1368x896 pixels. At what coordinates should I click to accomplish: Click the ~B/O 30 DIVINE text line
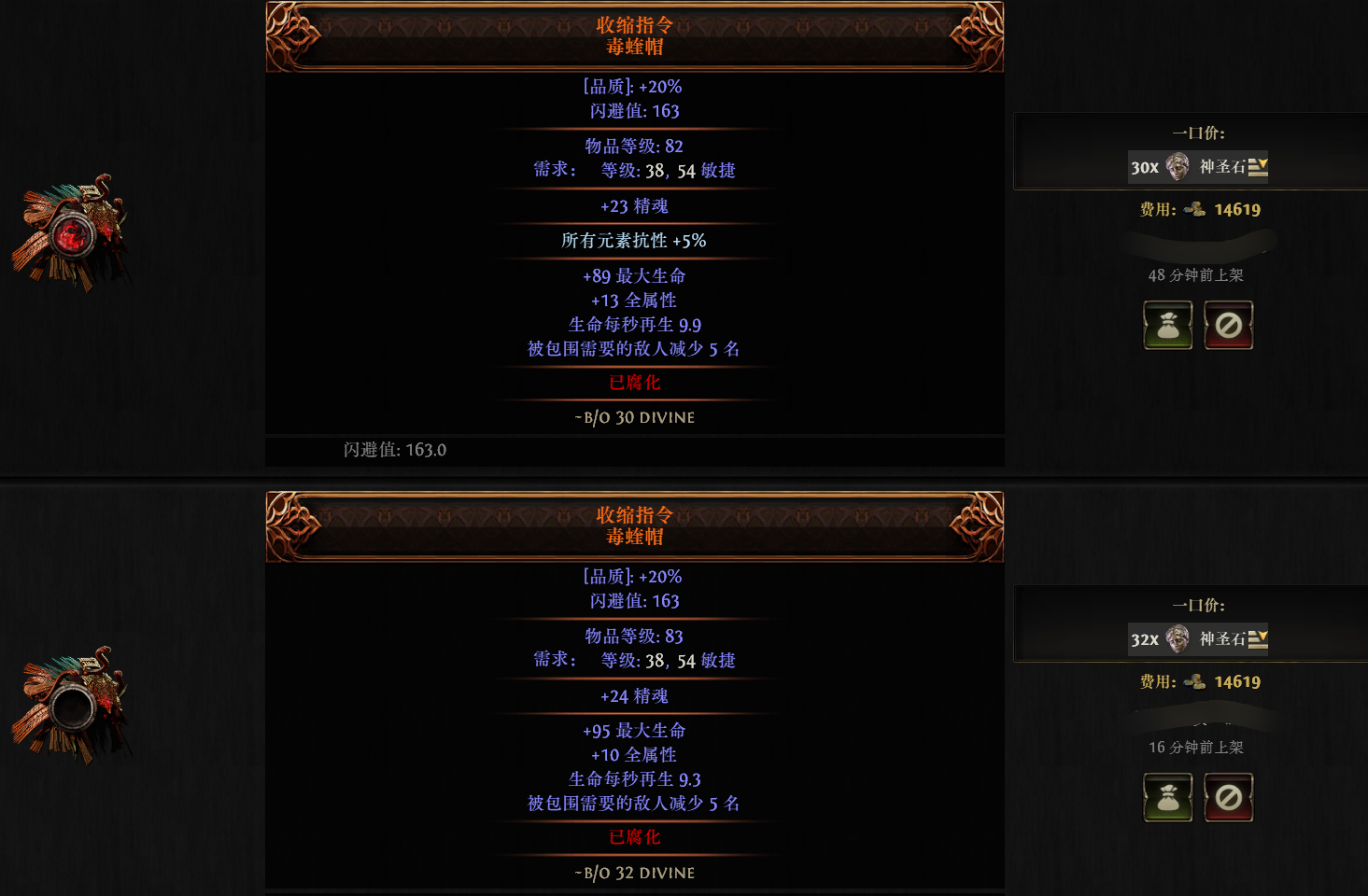coord(635,417)
